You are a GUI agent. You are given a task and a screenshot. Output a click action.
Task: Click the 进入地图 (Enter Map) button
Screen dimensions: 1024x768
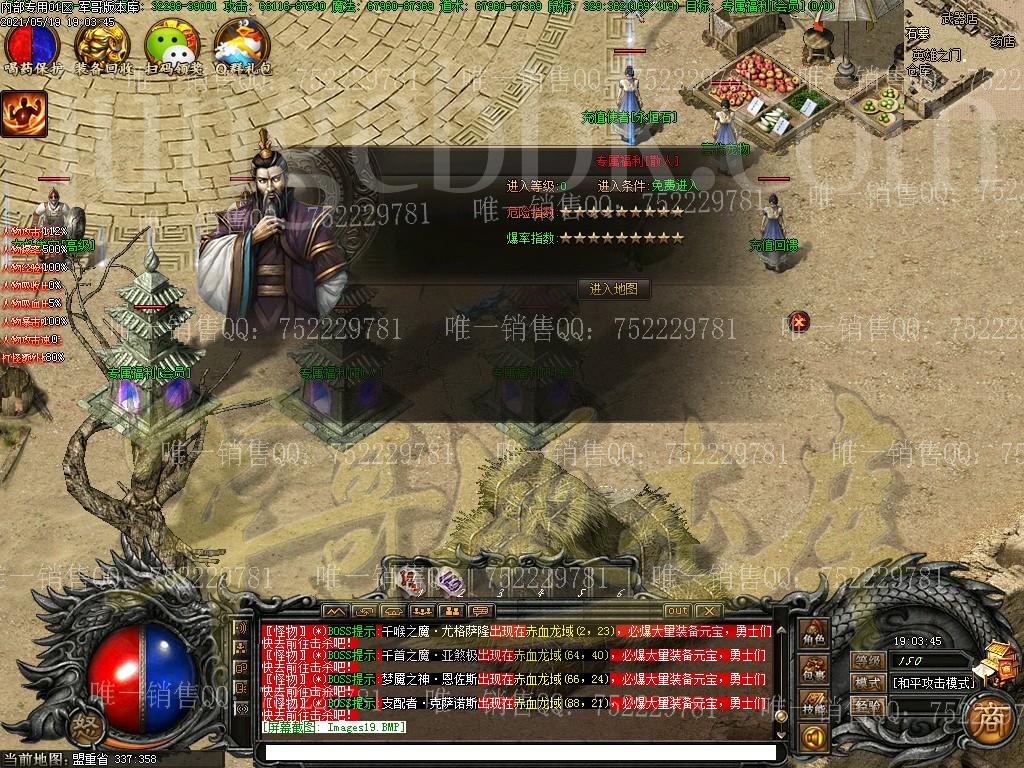tap(614, 289)
